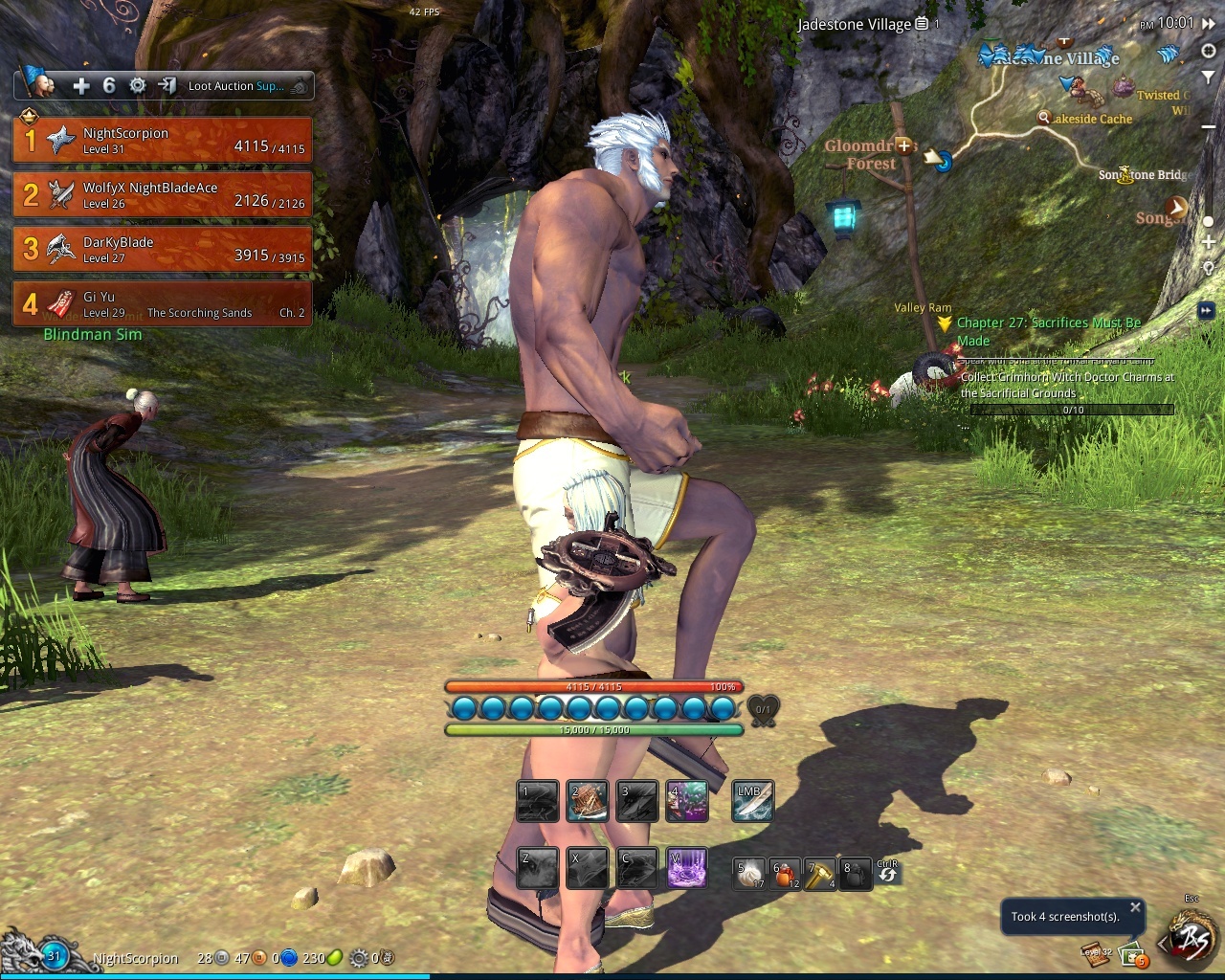
Task: Open the Loot Auction setting
Action: 235,86
